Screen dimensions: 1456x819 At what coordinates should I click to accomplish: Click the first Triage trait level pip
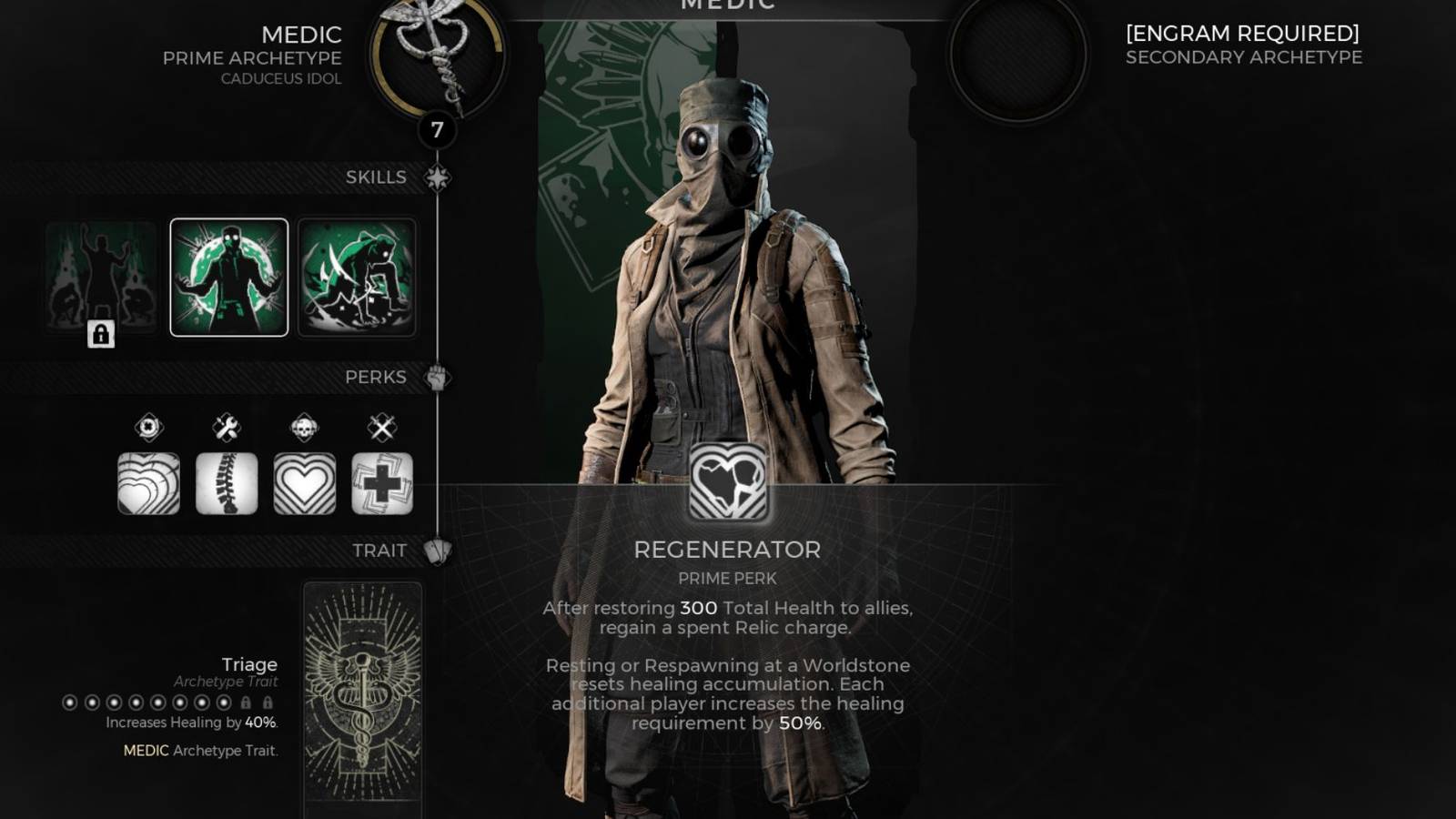pyautogui.click(x=70, y=703)
